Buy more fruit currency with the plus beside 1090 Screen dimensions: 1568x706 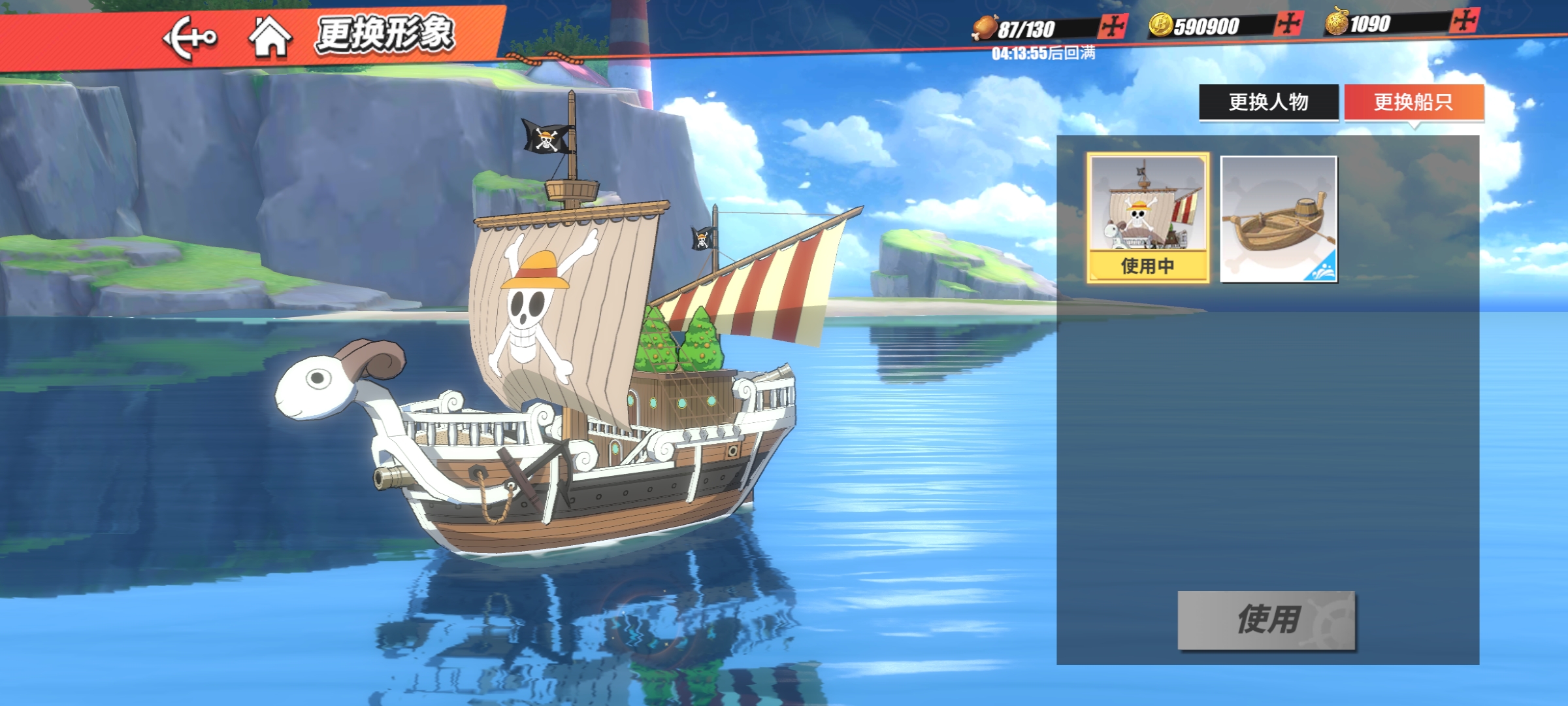(x=1464, y=22)
